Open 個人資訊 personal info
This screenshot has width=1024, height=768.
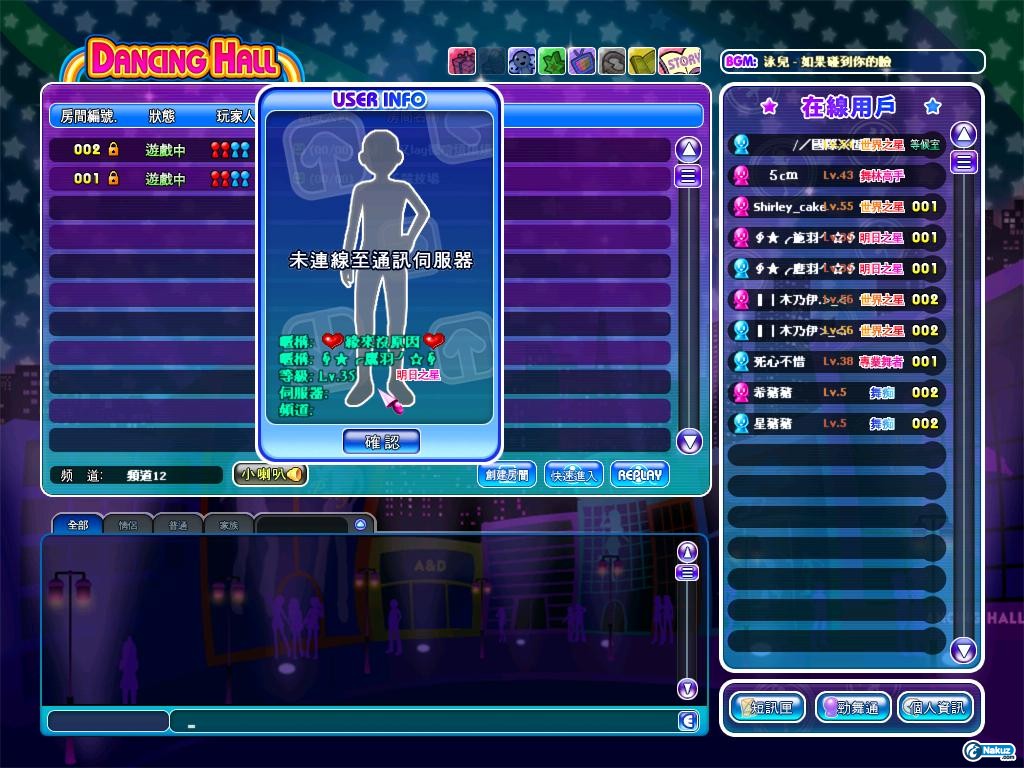click(936, 708)
